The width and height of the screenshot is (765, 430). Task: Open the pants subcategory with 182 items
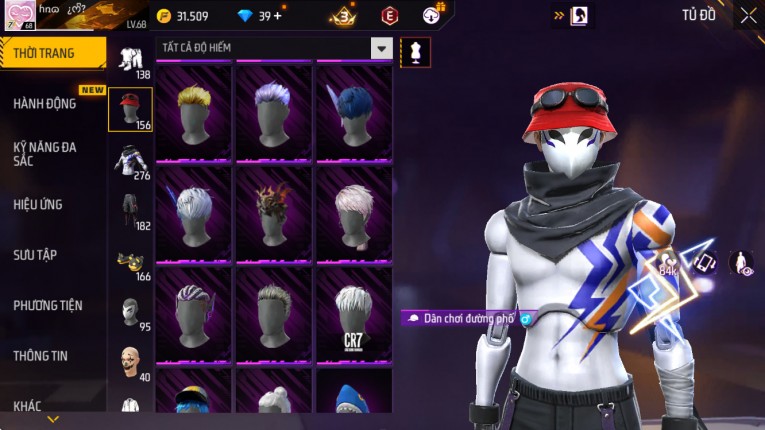tap(130, 211)
